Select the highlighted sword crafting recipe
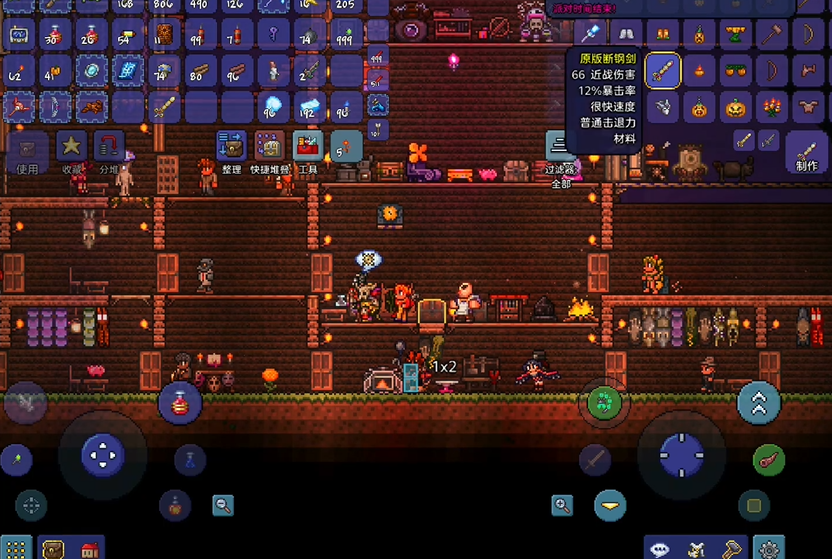The height and width of the screenshot is (559, 832). pyautogui.click(x=661, y=71)
